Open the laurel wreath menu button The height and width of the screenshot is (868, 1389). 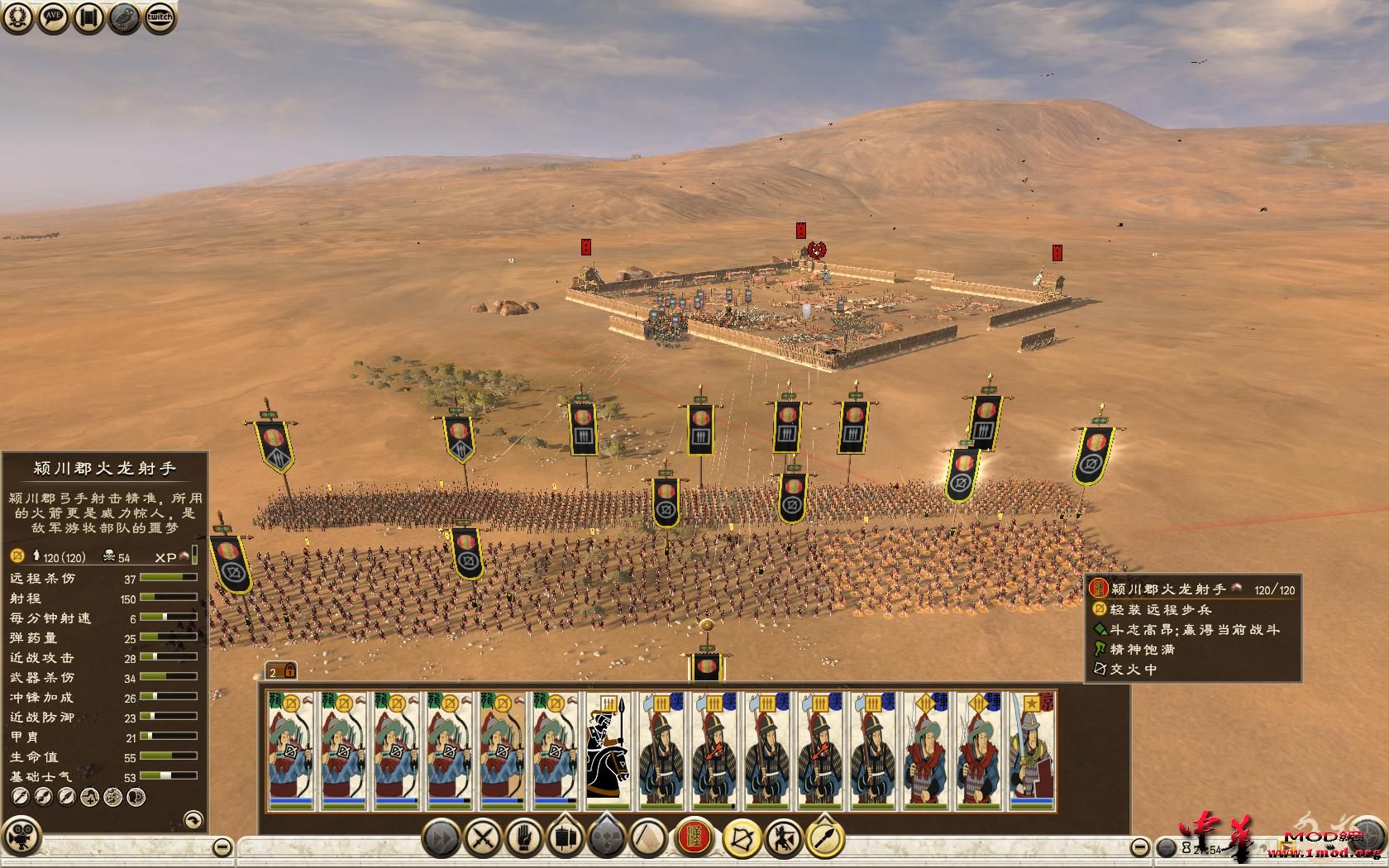click(x=18, y=17)
